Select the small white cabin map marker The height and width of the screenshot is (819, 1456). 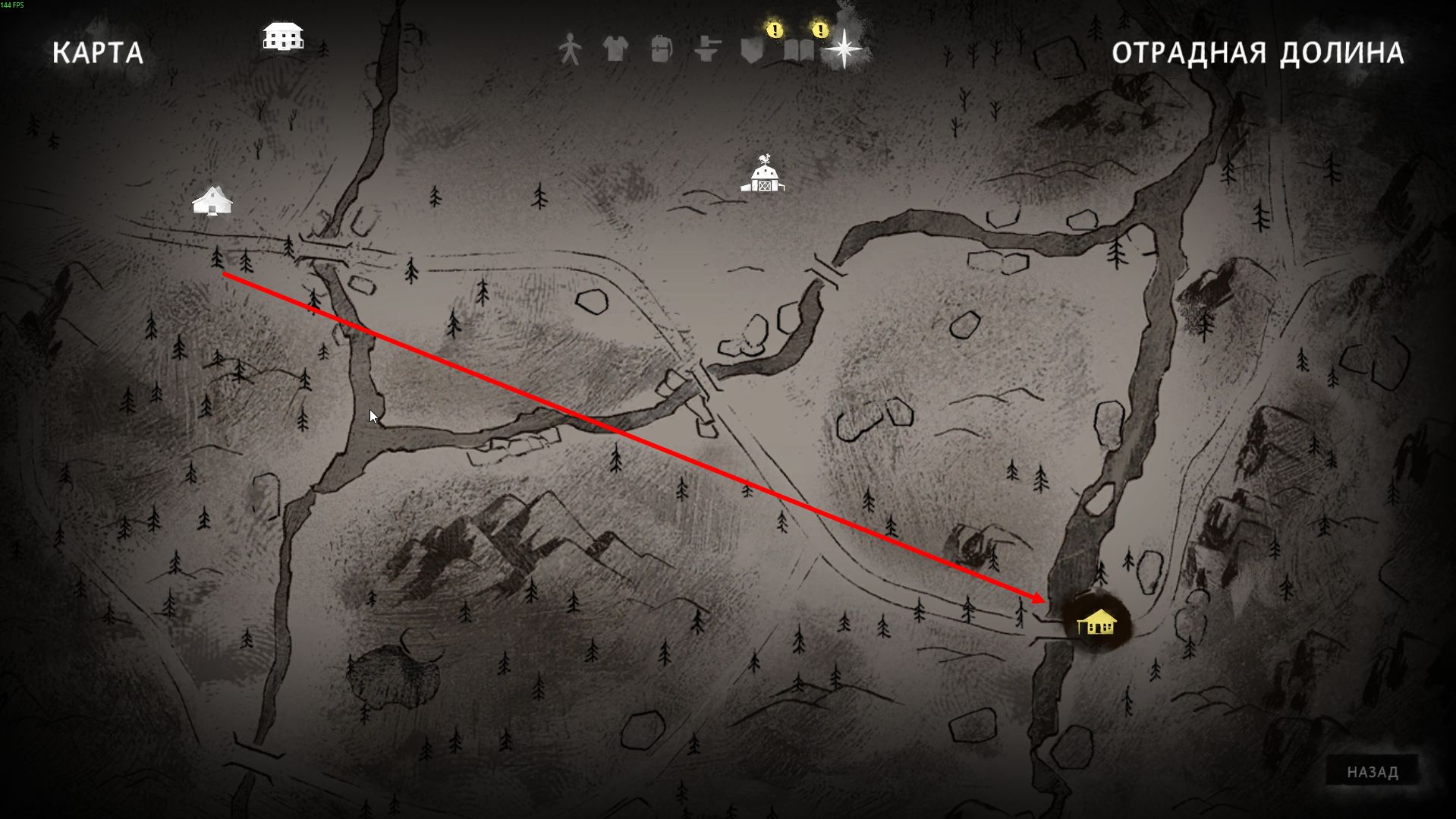coord(212,201)
